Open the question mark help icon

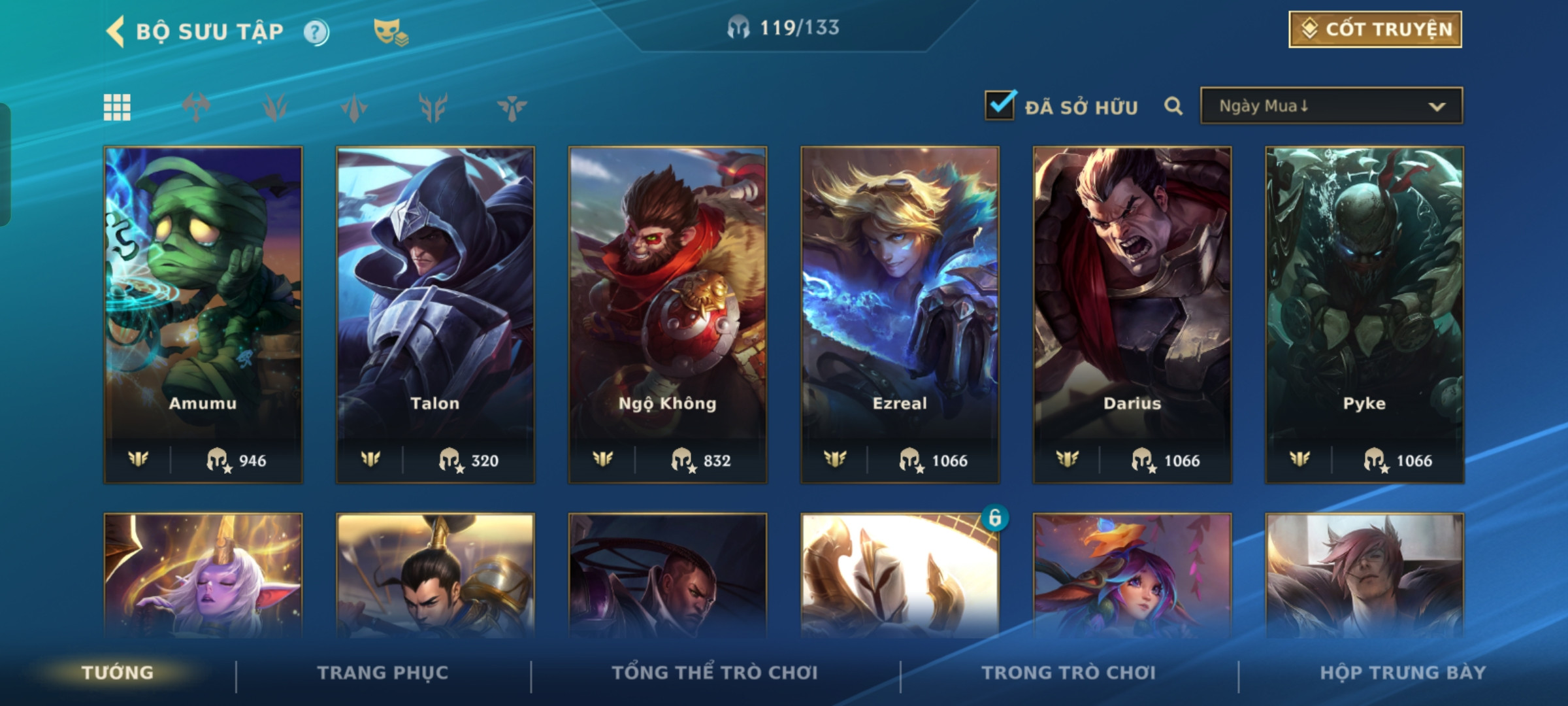point(316,32)
